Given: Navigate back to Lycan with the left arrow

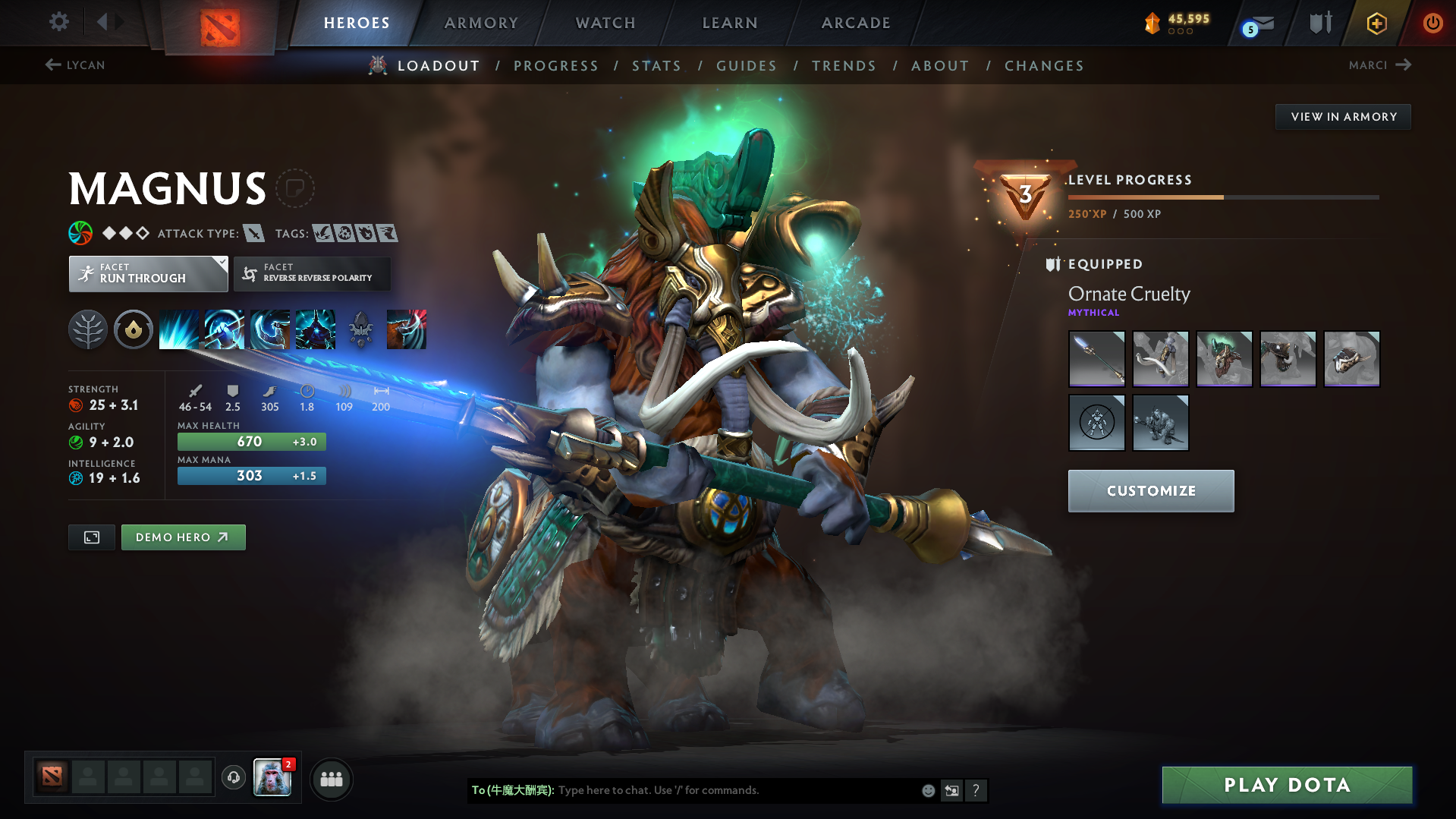Looking at the screenshot, I should [52, 65].
